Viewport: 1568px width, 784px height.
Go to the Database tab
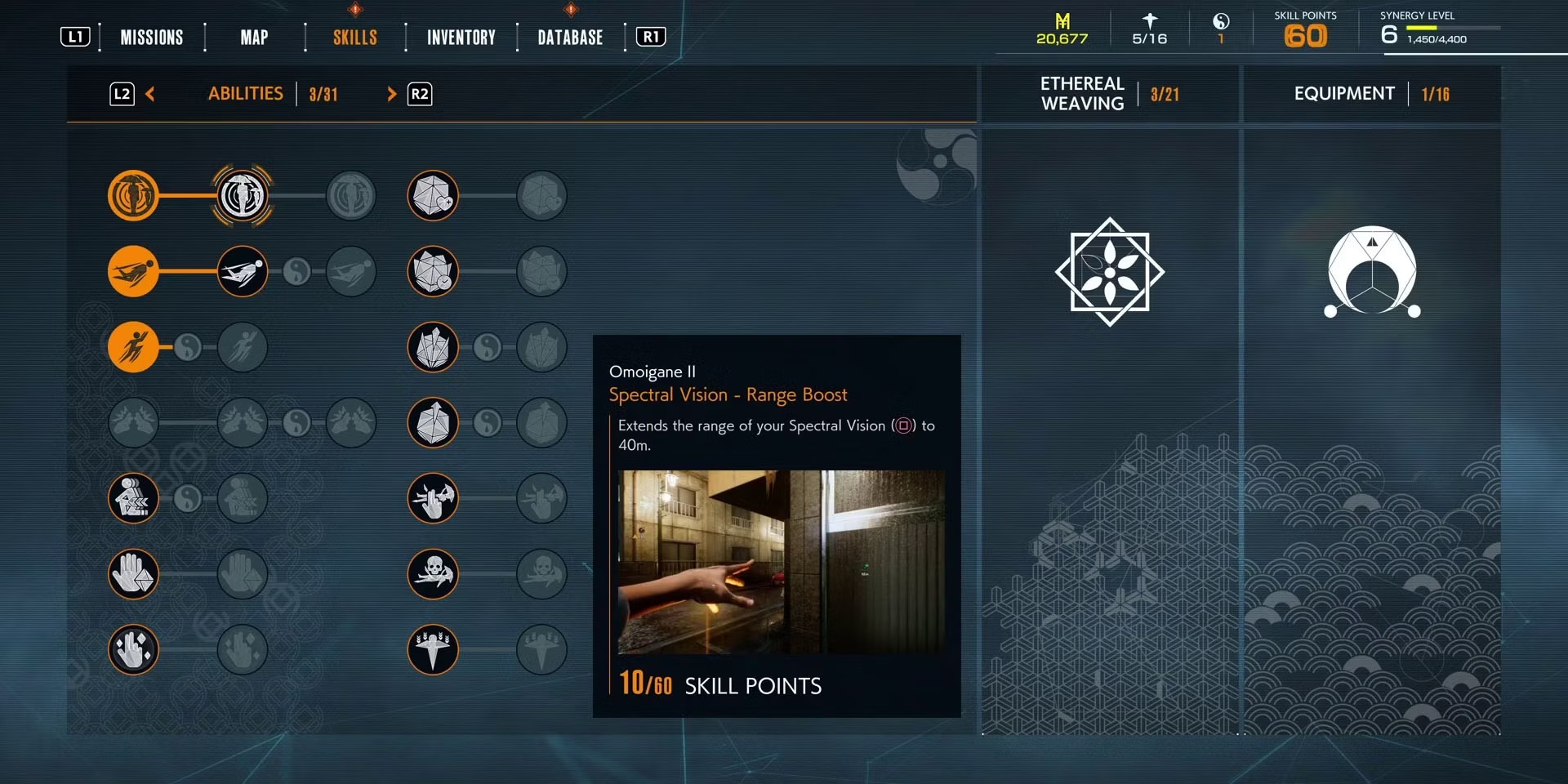[x=570, y=38]
